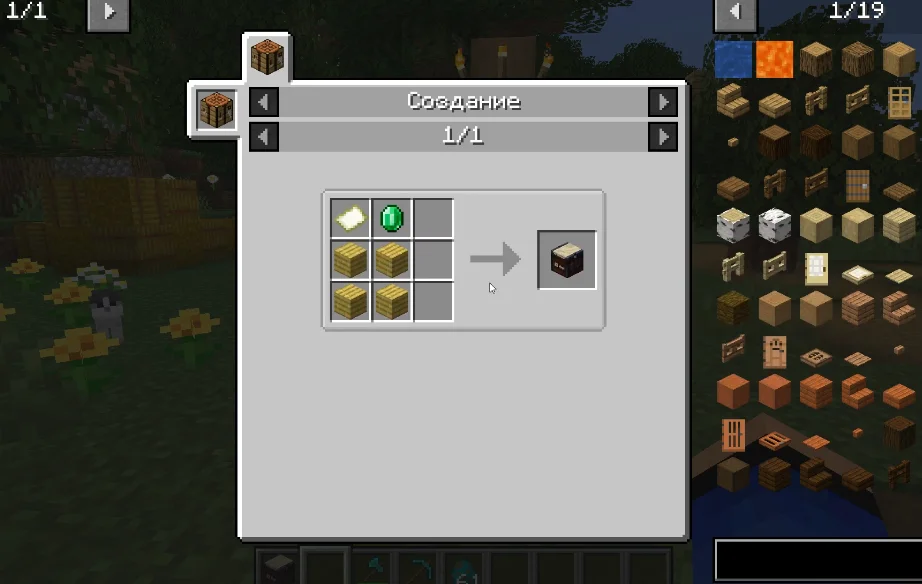This screenshot has height=584, width=922.
Task: Pick the lava block in the item list
Action: coord(774,59)
